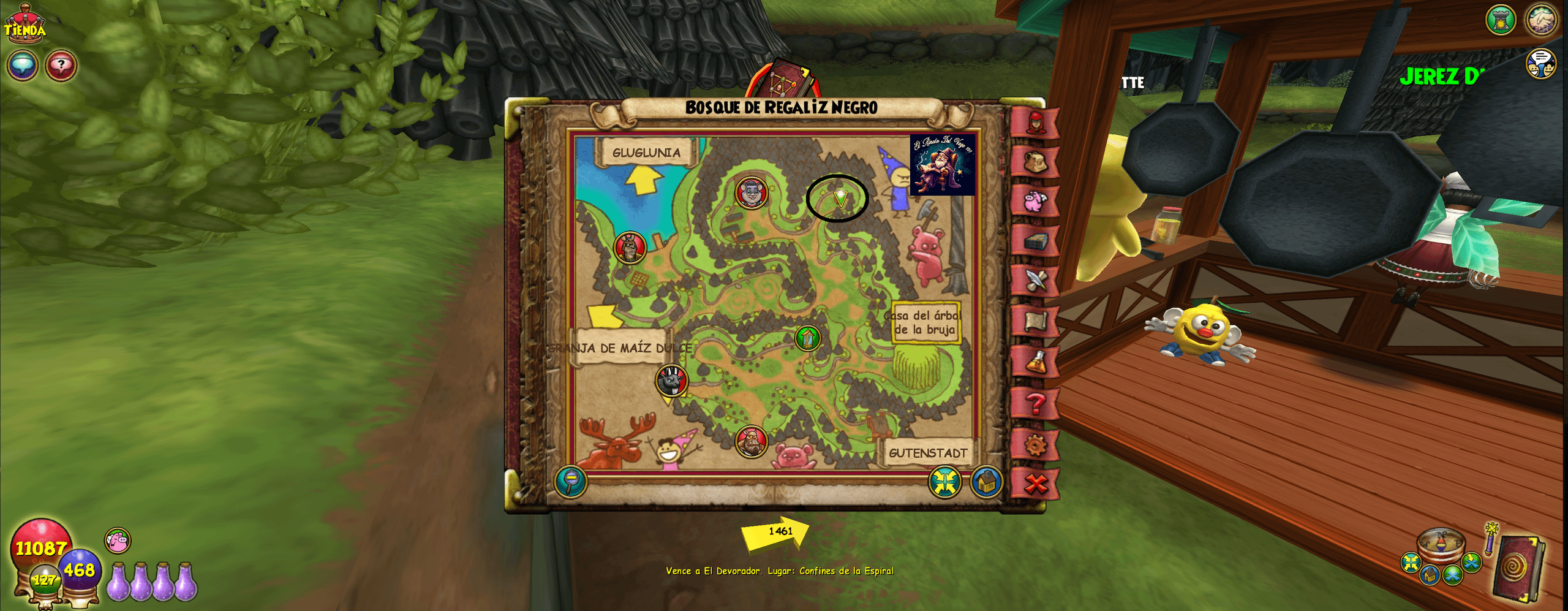Switch to the backpack tab

click(1035, 162)
